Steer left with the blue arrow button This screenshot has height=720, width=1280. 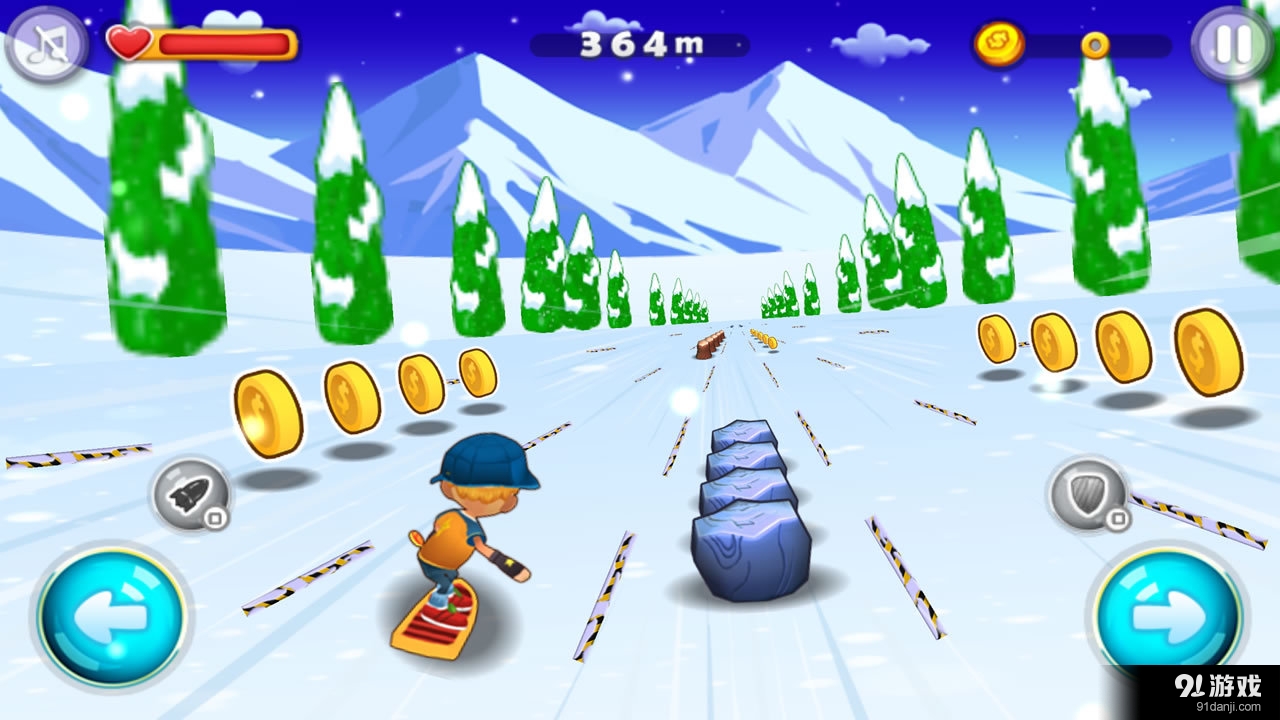(112, 613)
